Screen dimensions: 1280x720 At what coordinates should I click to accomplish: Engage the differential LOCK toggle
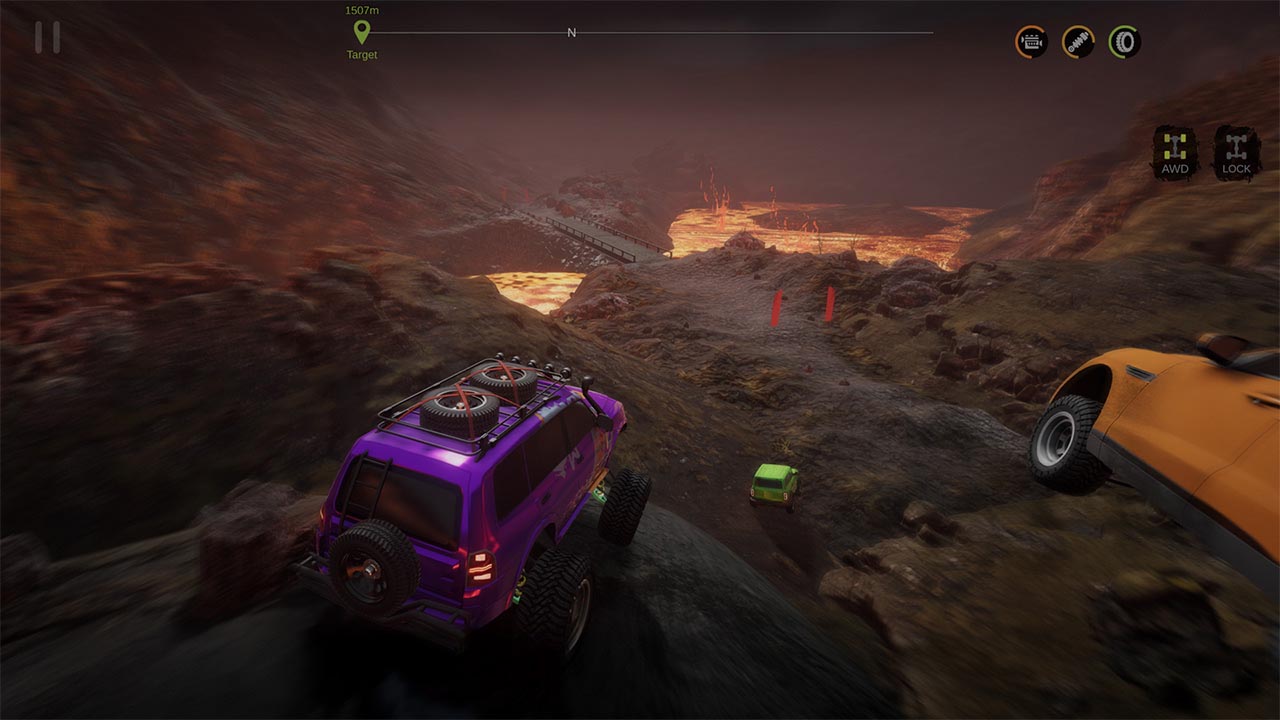coord(1237,150)
